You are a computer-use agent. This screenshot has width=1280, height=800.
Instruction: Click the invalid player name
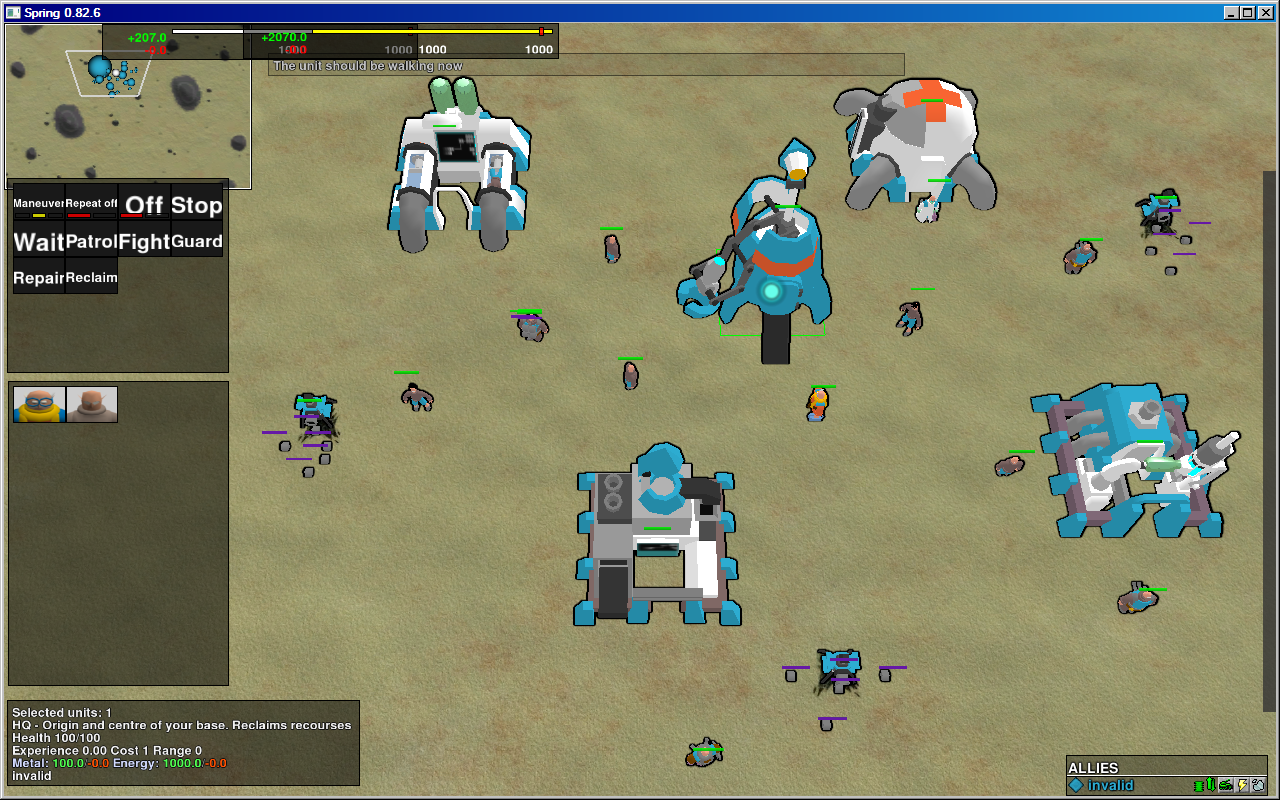coord(1110,785)
